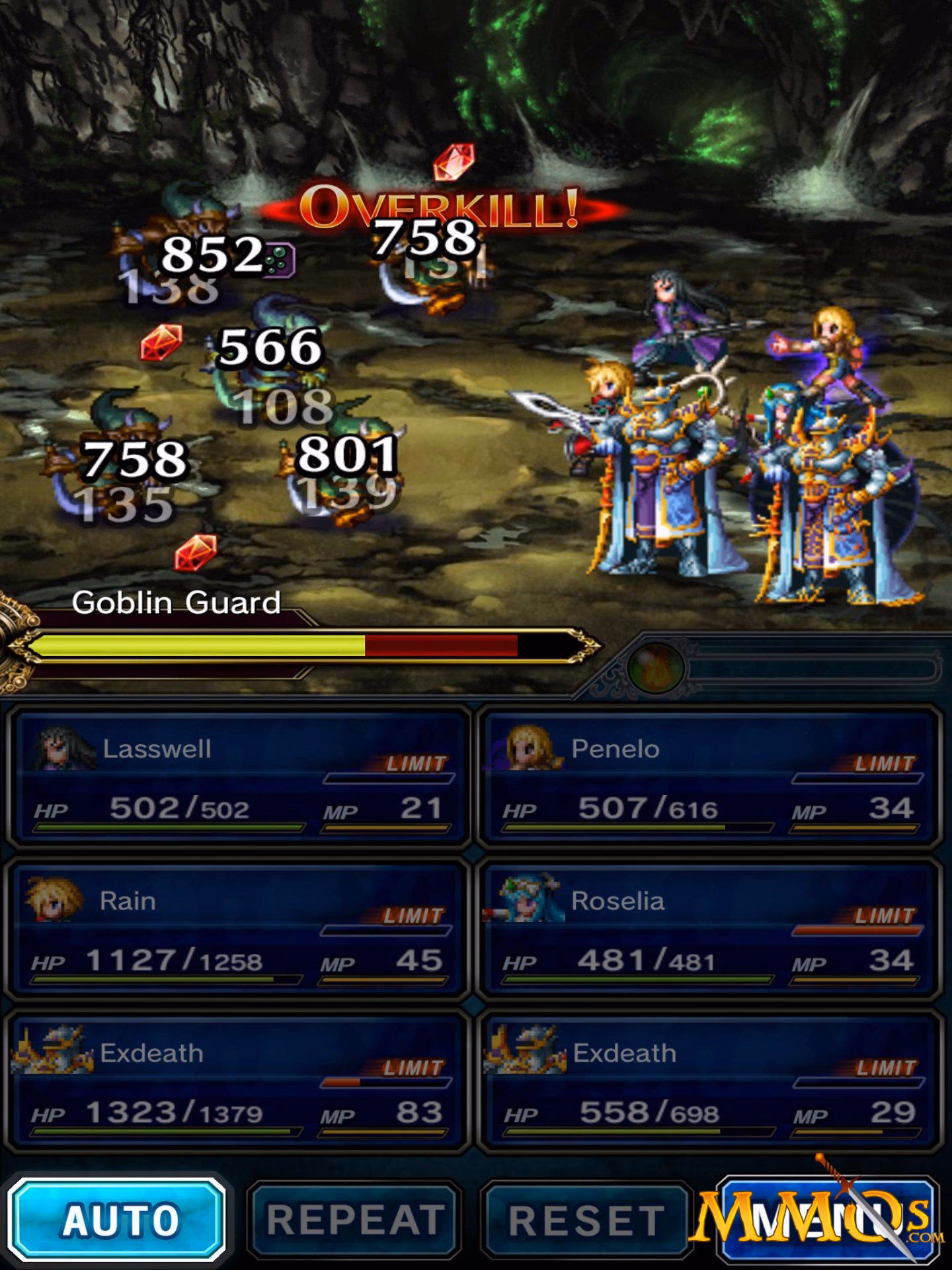Choose Roselia's unit panel
952x1270 pixels.
pos(709,930)
